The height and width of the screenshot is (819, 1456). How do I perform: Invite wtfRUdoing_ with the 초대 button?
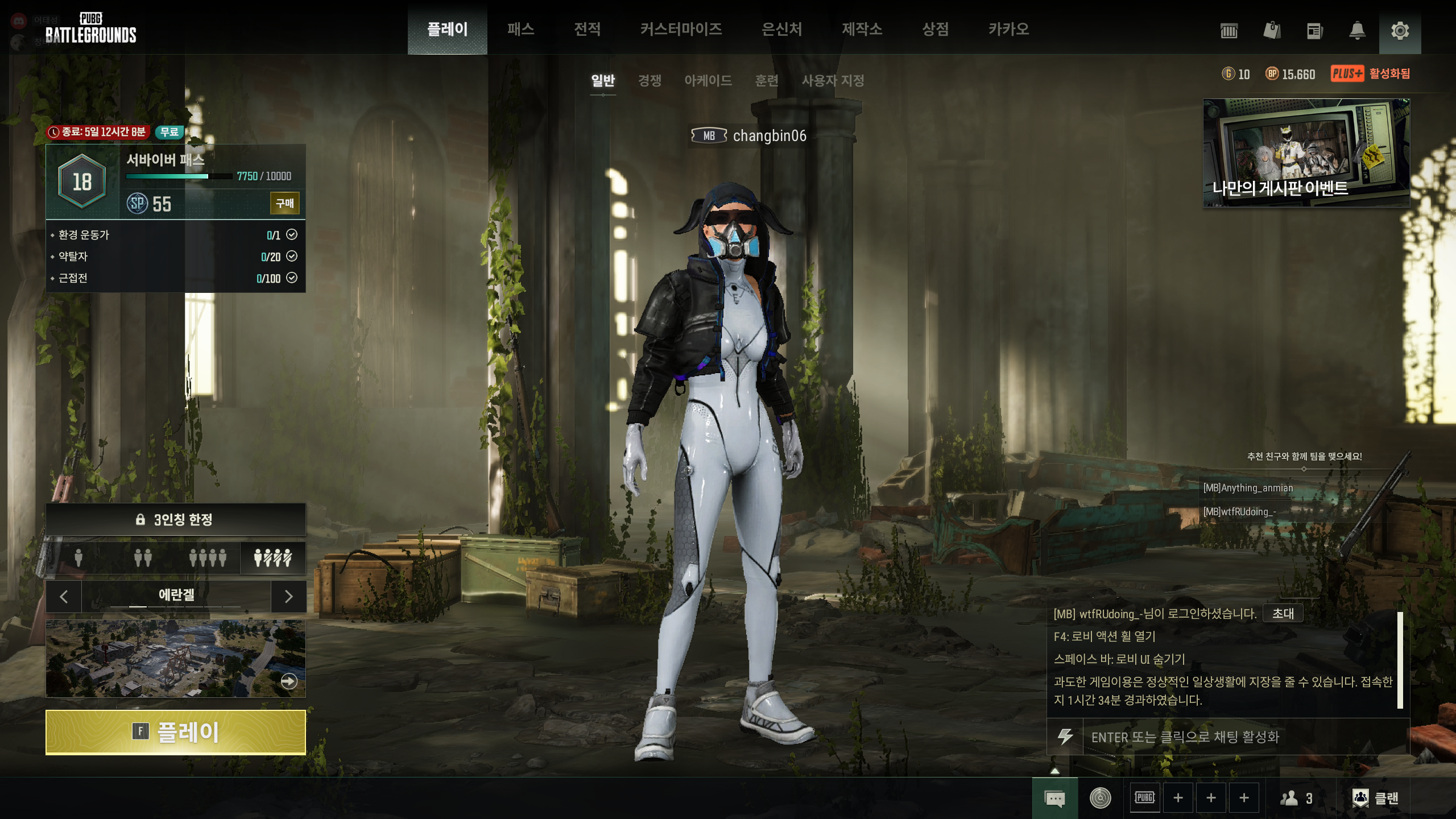click(x=1283, y=613)
